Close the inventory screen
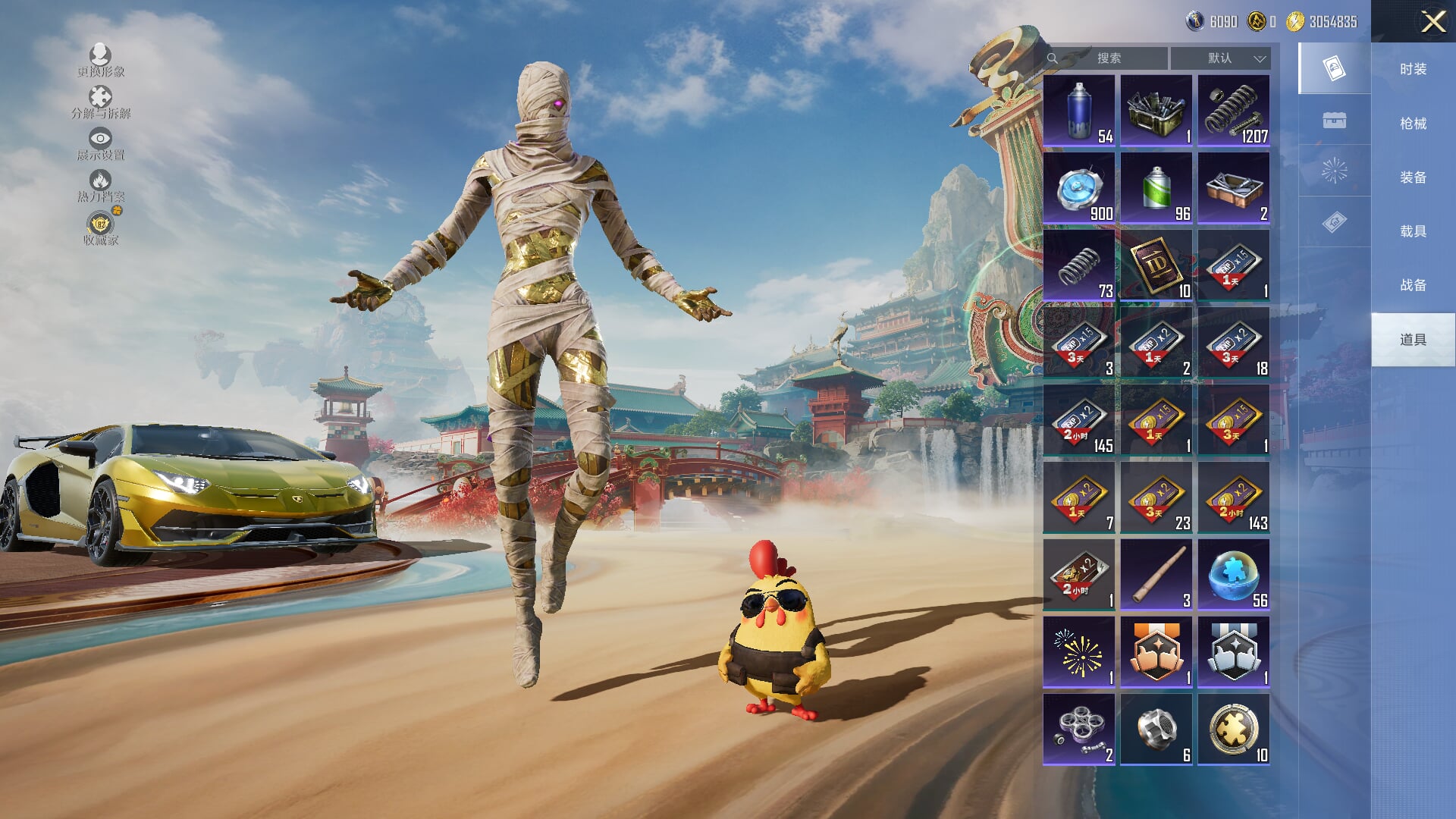The width and height of the screenshot is (1456, 819). (1432, 21)
